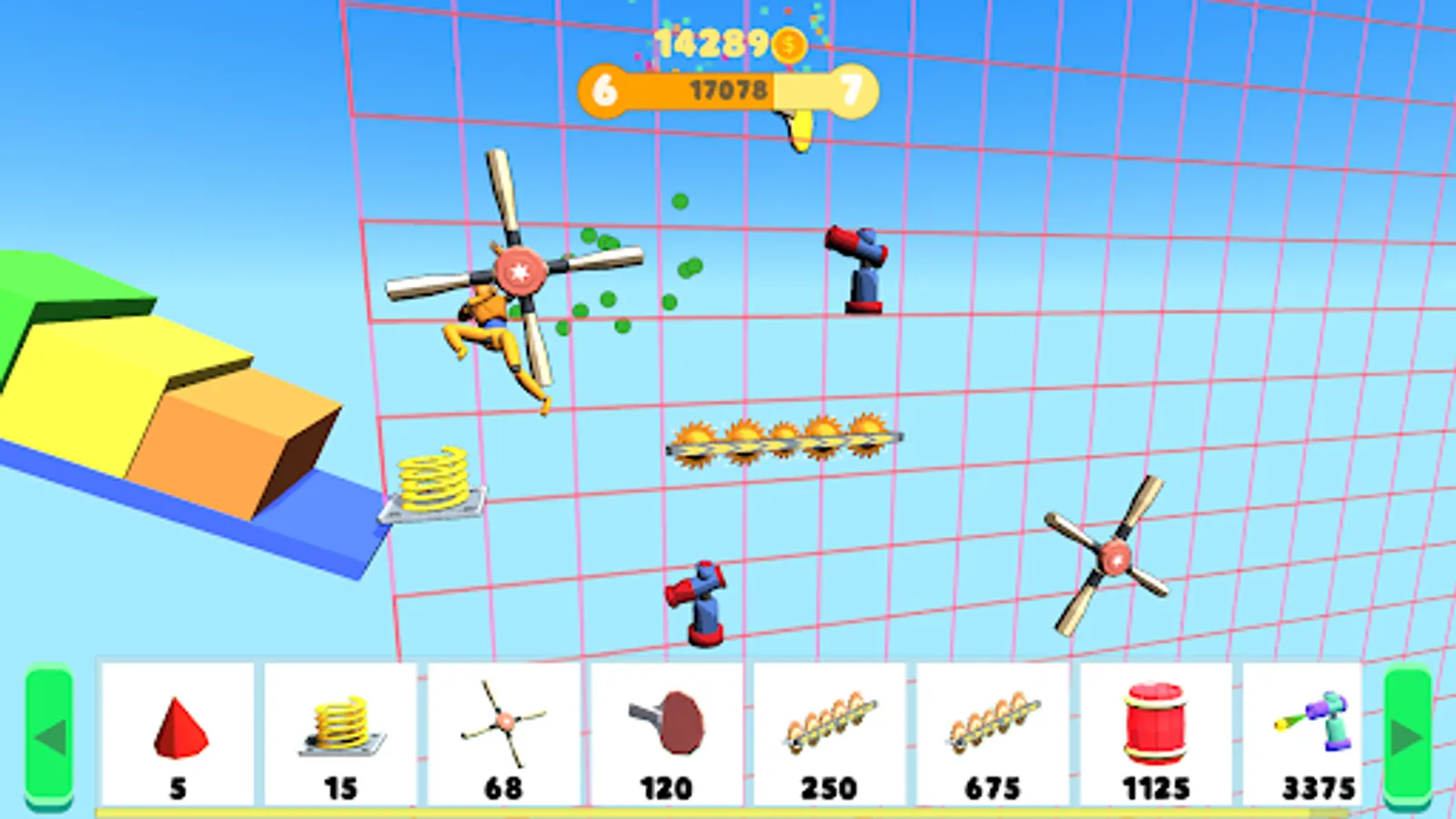Click the upper blue cannon on the grid
This screenshot has width=1456, height=819.
pos(855,264)
